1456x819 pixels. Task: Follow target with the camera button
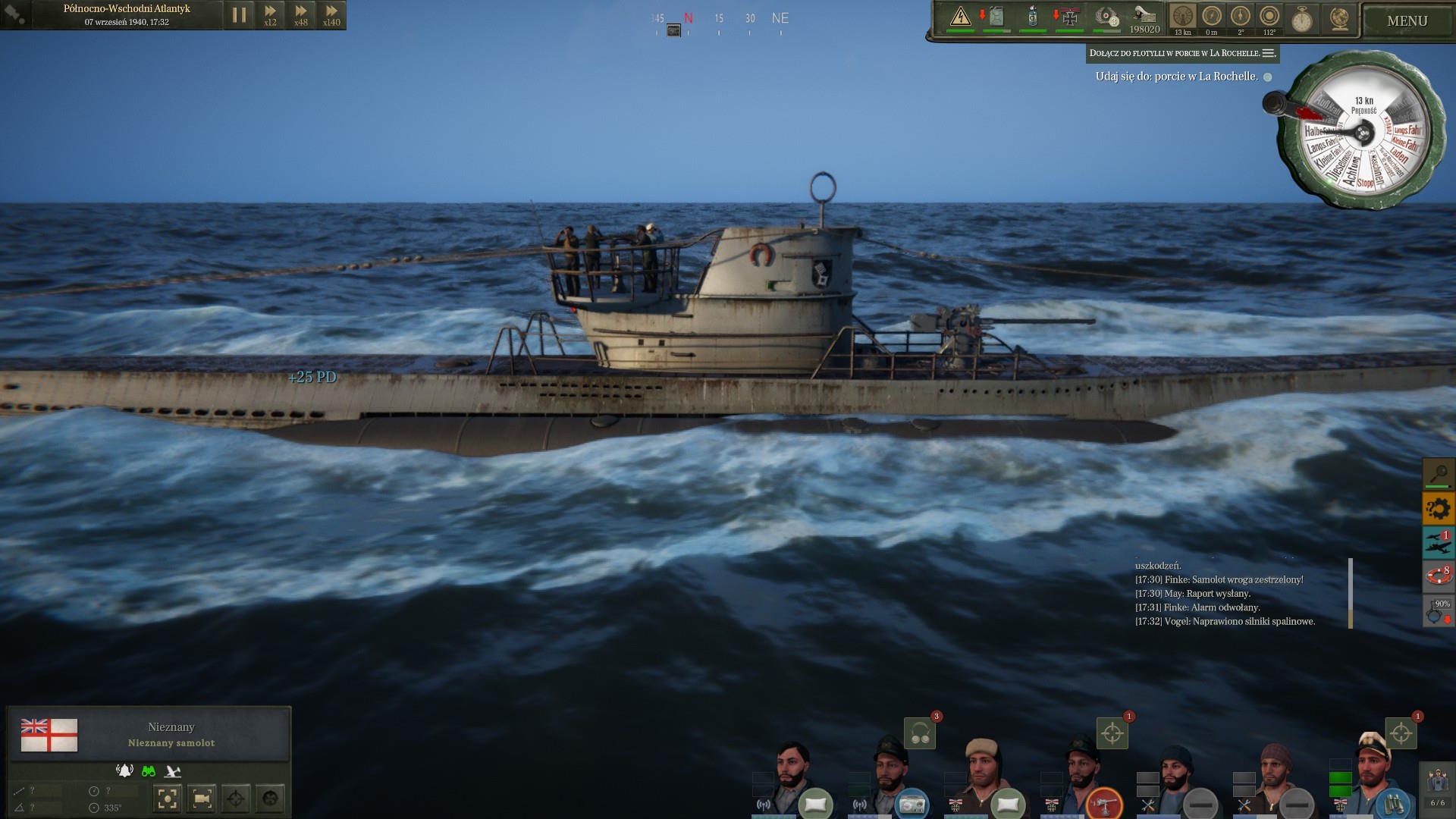point(202,799)
